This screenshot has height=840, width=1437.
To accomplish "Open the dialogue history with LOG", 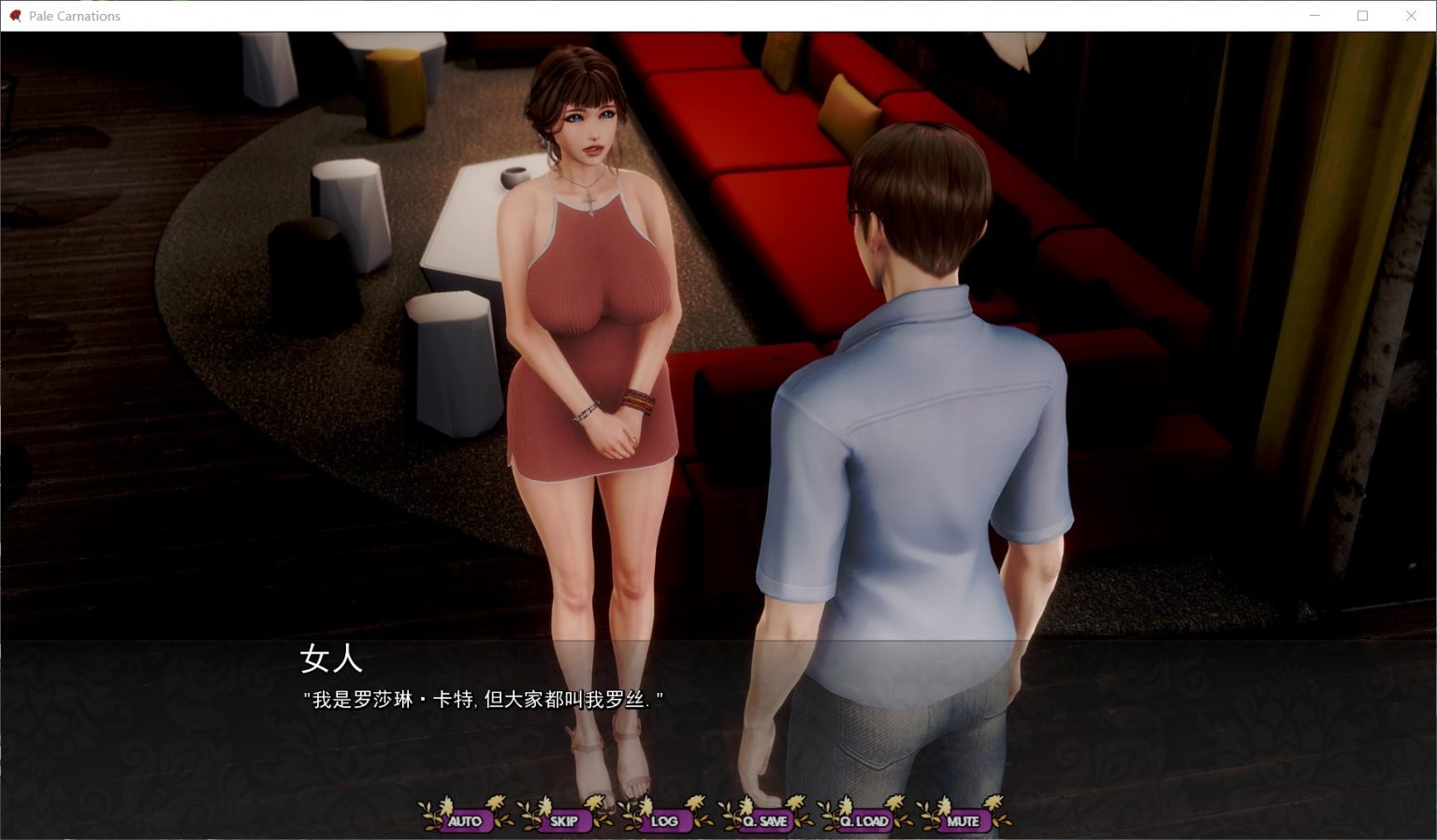I will point(665,819).
